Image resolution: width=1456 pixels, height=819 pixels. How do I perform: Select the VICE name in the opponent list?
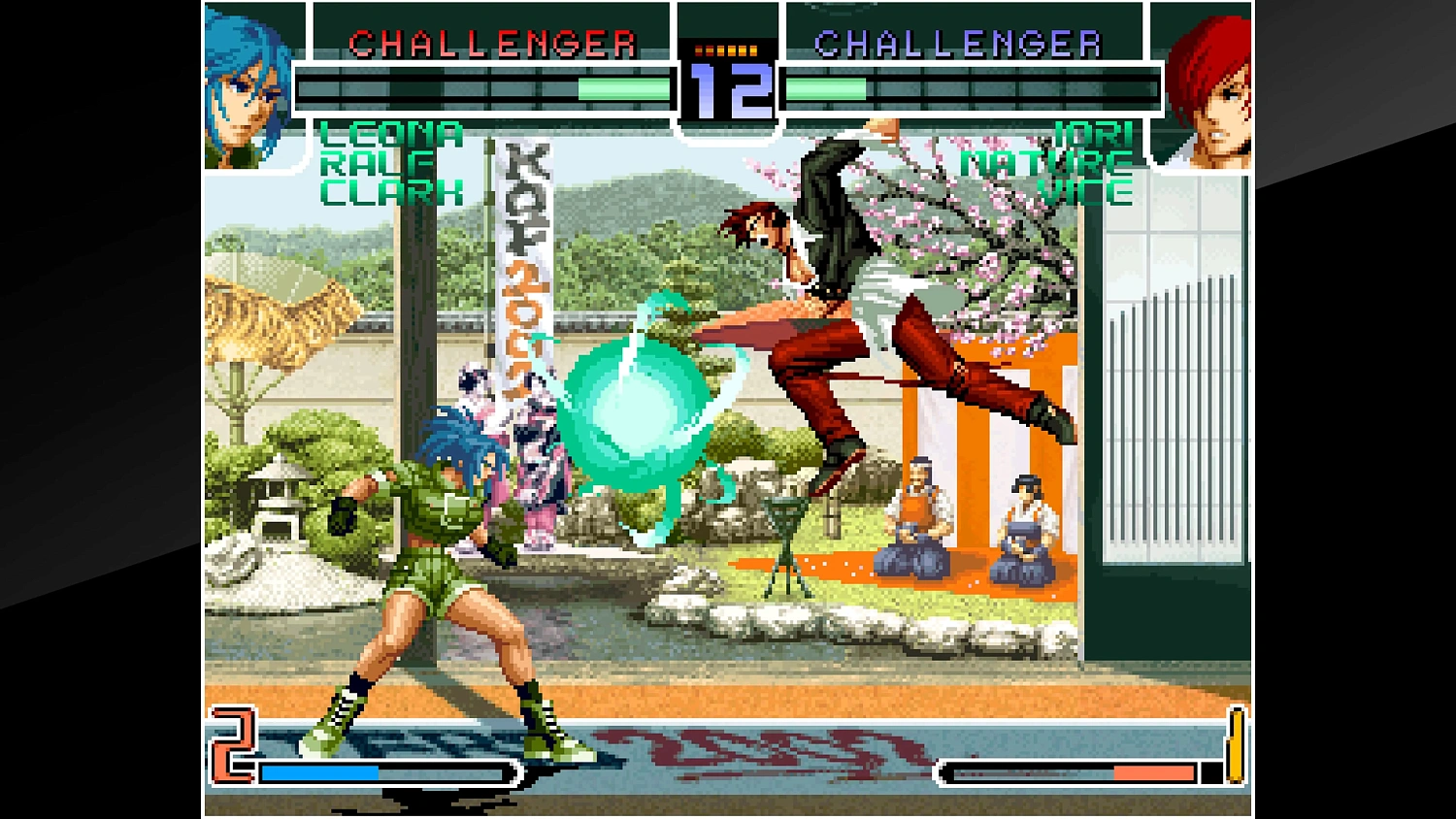(x=1085, y=190)
